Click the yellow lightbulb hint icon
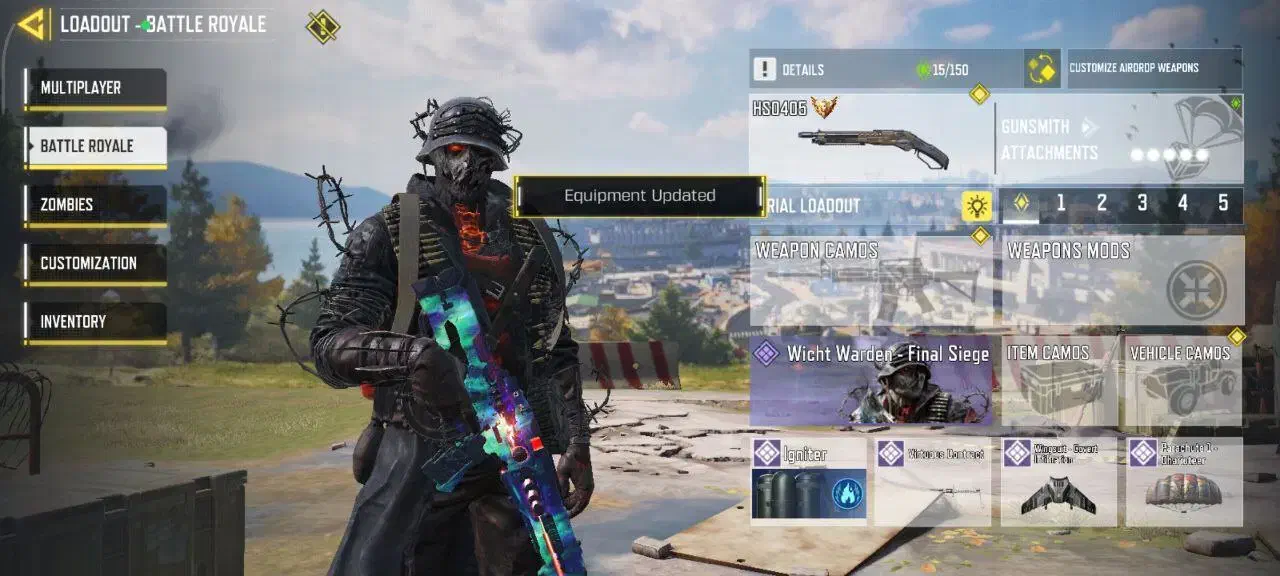The image size is (1280, 576). (976, 206)
